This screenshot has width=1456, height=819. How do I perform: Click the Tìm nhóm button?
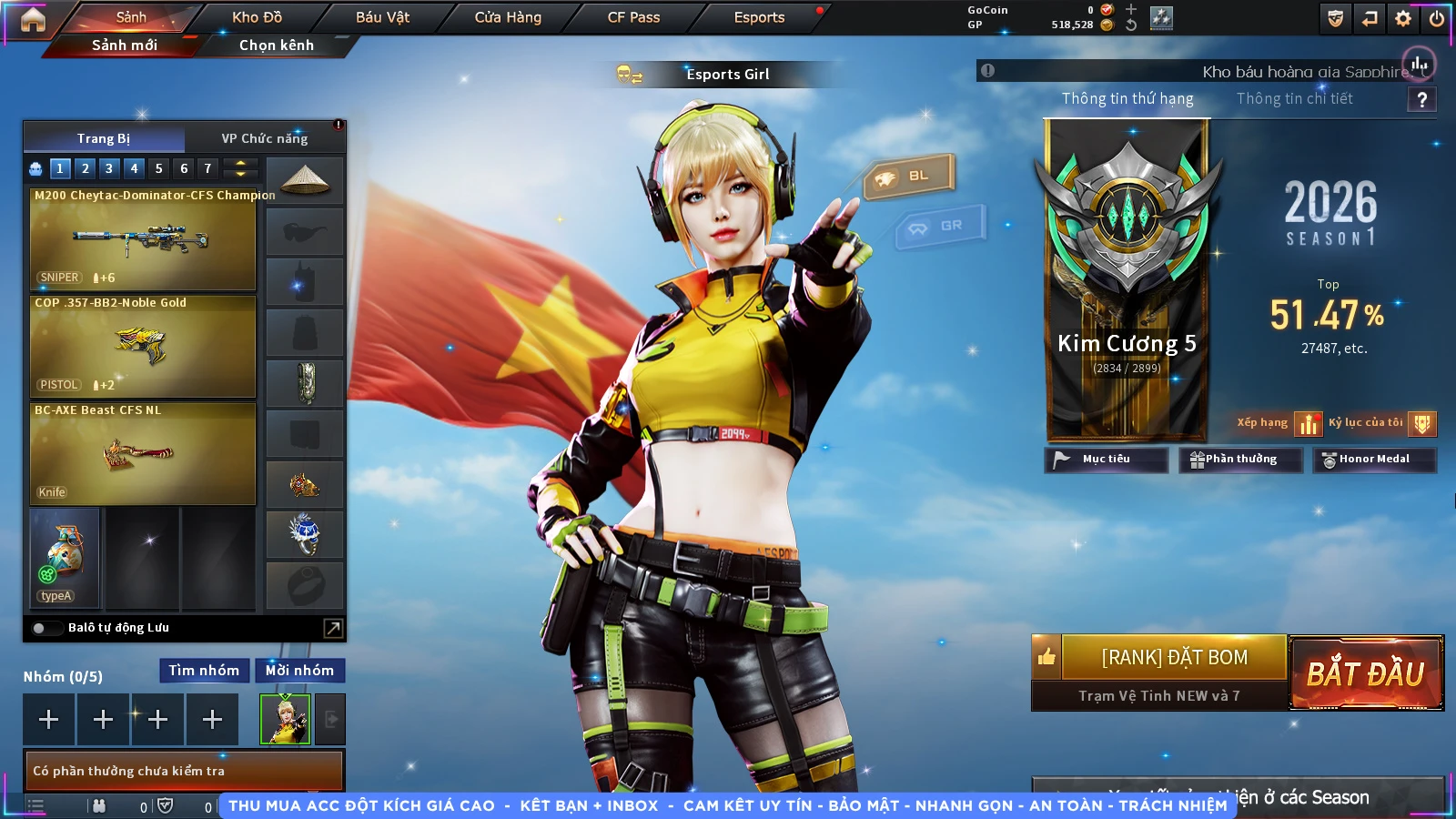pos(204,671)
